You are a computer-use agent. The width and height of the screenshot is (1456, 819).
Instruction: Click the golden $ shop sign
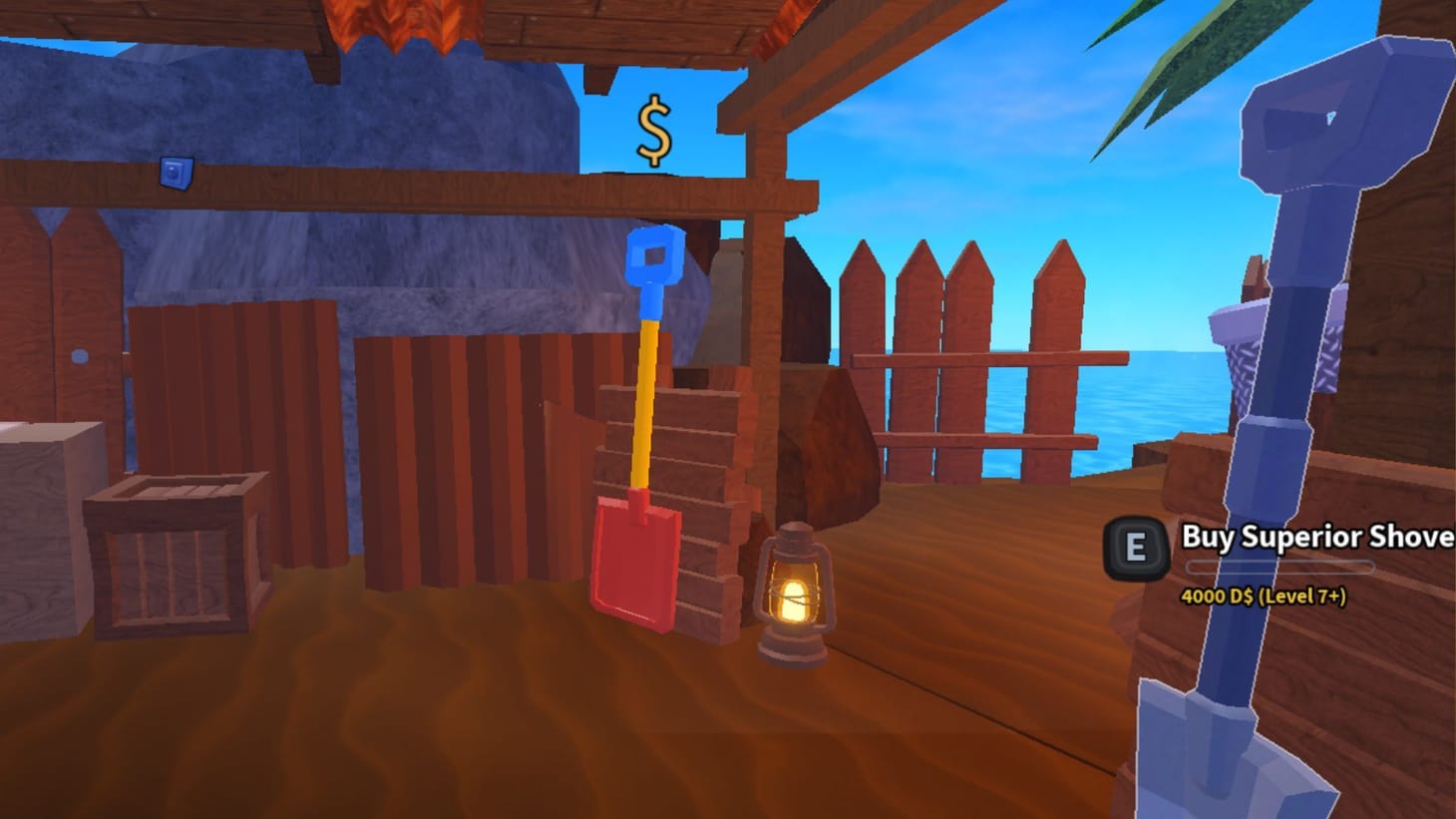tap(653, 130)
